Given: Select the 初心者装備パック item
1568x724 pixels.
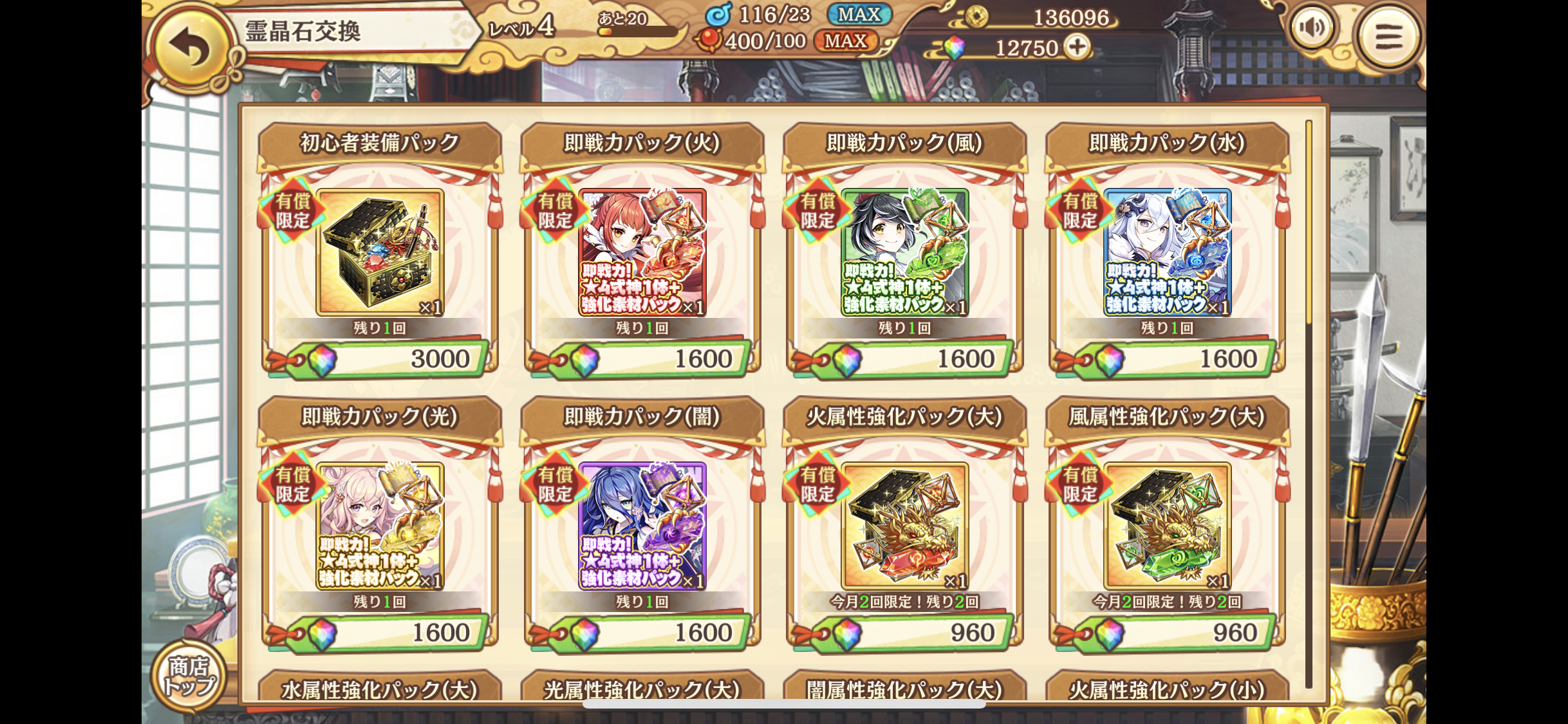Looking at the screenshot, I should tap(380, 252).
